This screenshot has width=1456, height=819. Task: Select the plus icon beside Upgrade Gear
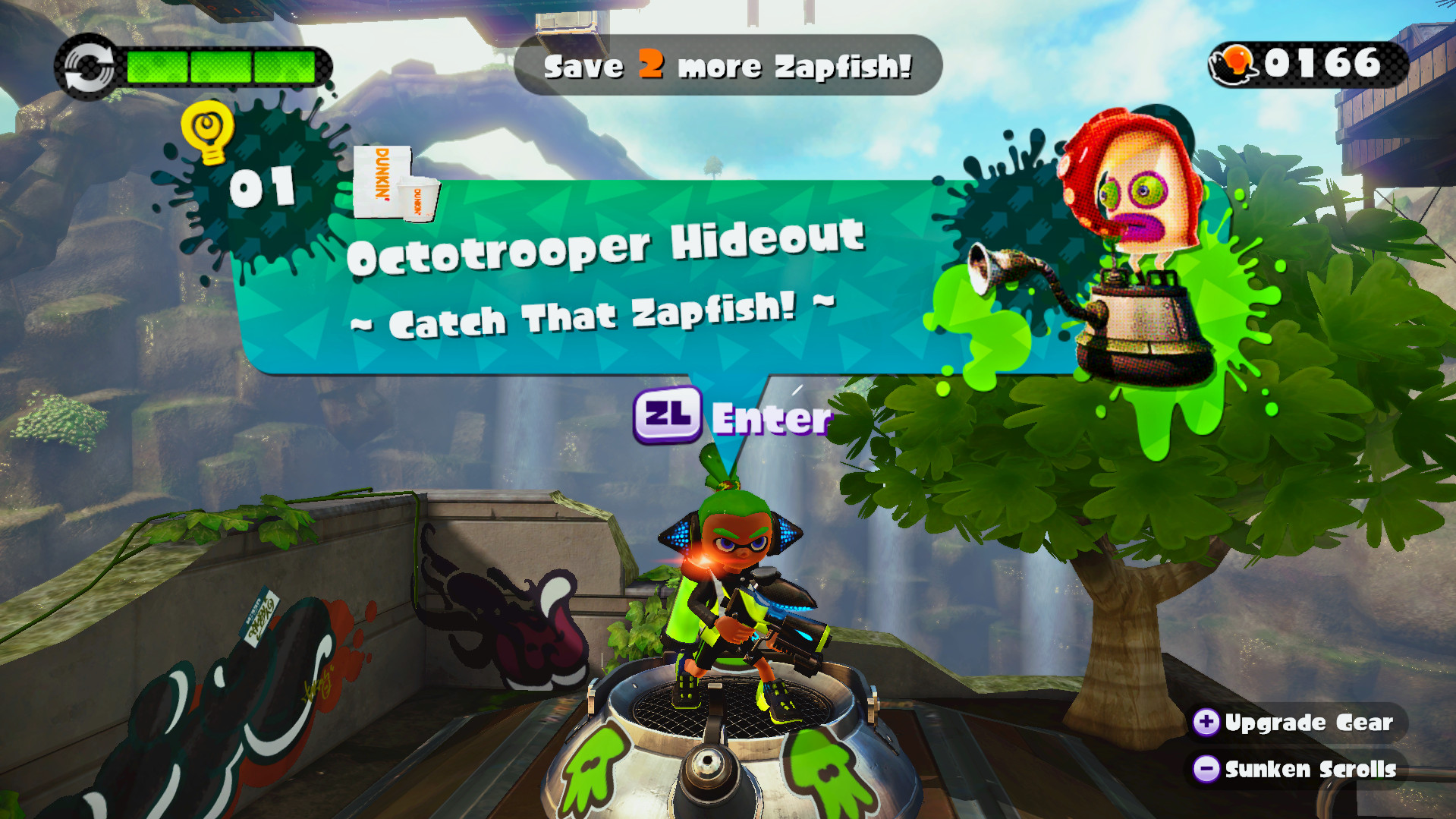[1206, 722]
